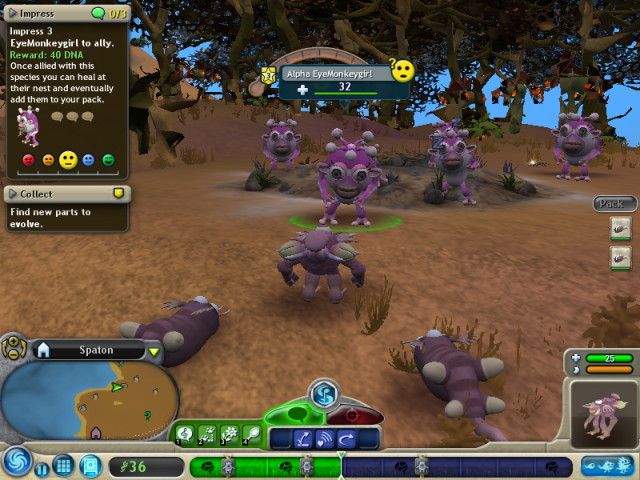The image size is (640, 480).
Task: Open the Pack panel
Action: pyautogui.click(x=612, y=204)
